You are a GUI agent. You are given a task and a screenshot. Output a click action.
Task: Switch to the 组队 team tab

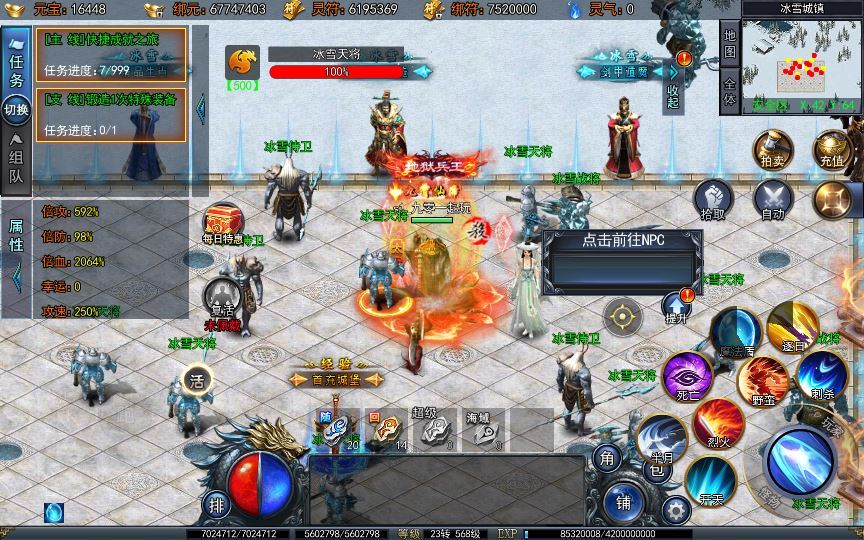(x=16, y=162)
